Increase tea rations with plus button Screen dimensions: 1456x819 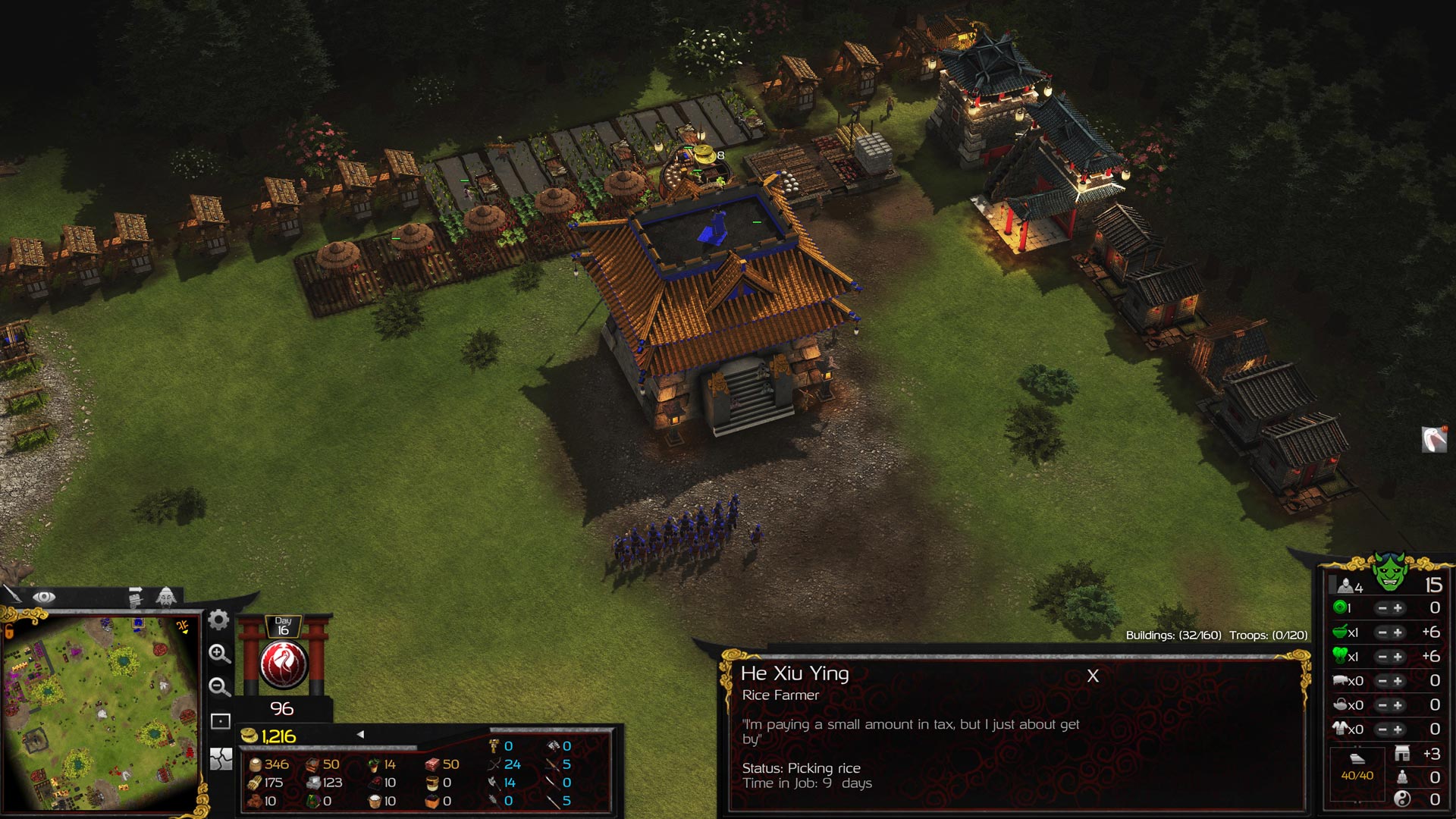coord(1398,705)
